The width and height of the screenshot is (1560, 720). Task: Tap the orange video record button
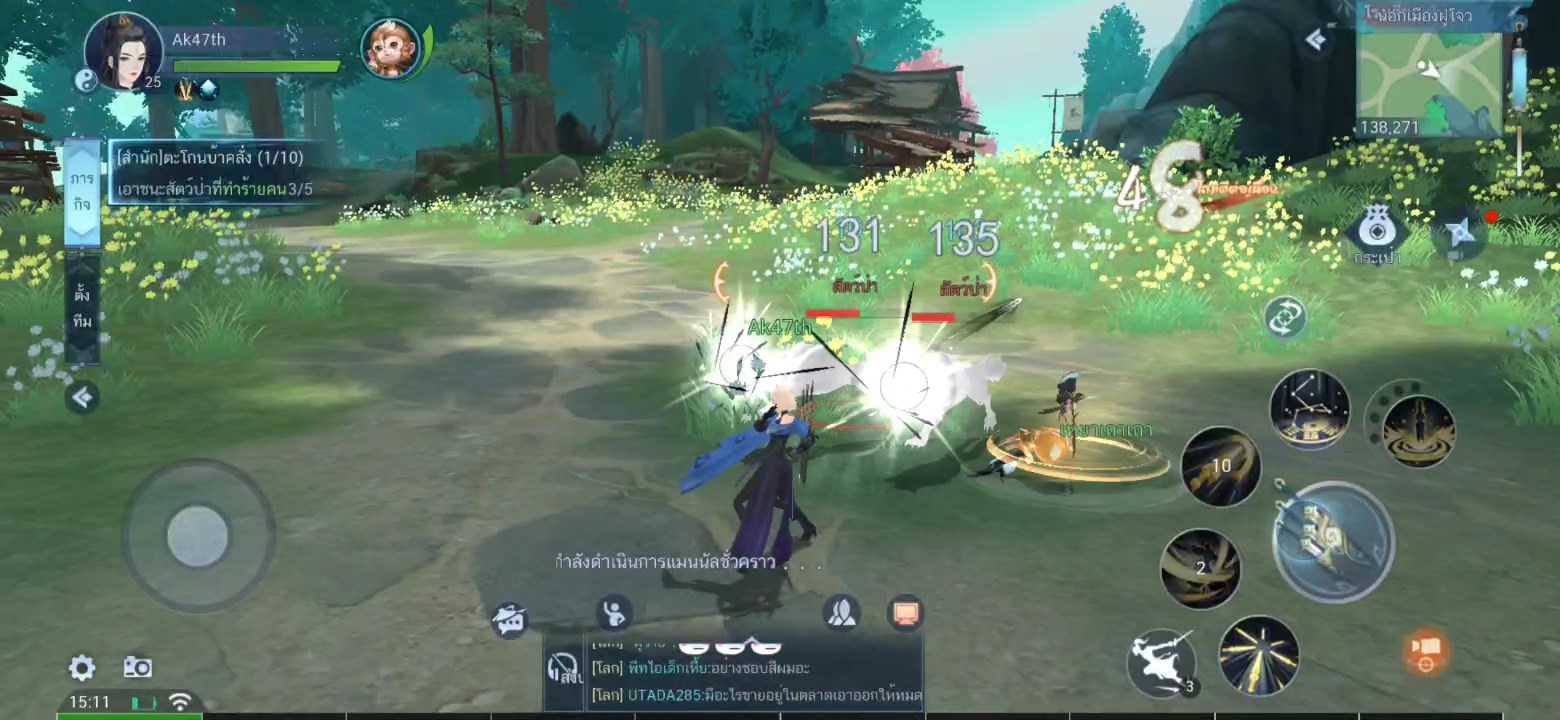(1426, 650)
